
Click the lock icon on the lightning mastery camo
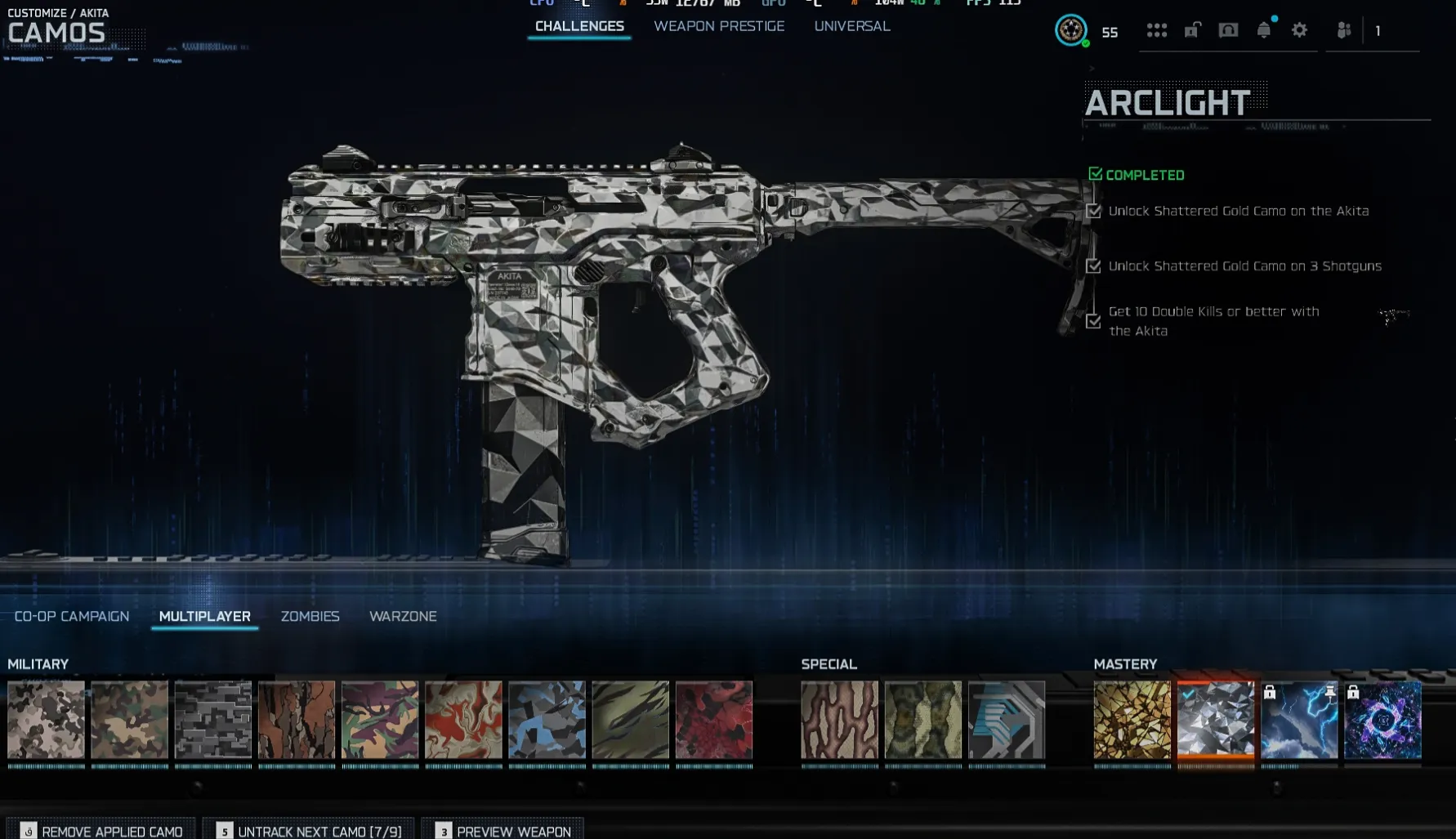click(1270, 694)
